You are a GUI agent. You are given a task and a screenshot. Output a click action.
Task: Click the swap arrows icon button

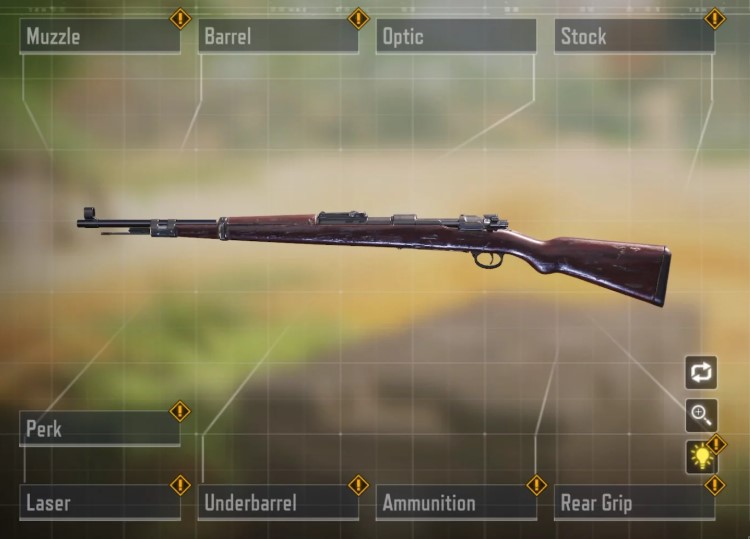[701, 372]
